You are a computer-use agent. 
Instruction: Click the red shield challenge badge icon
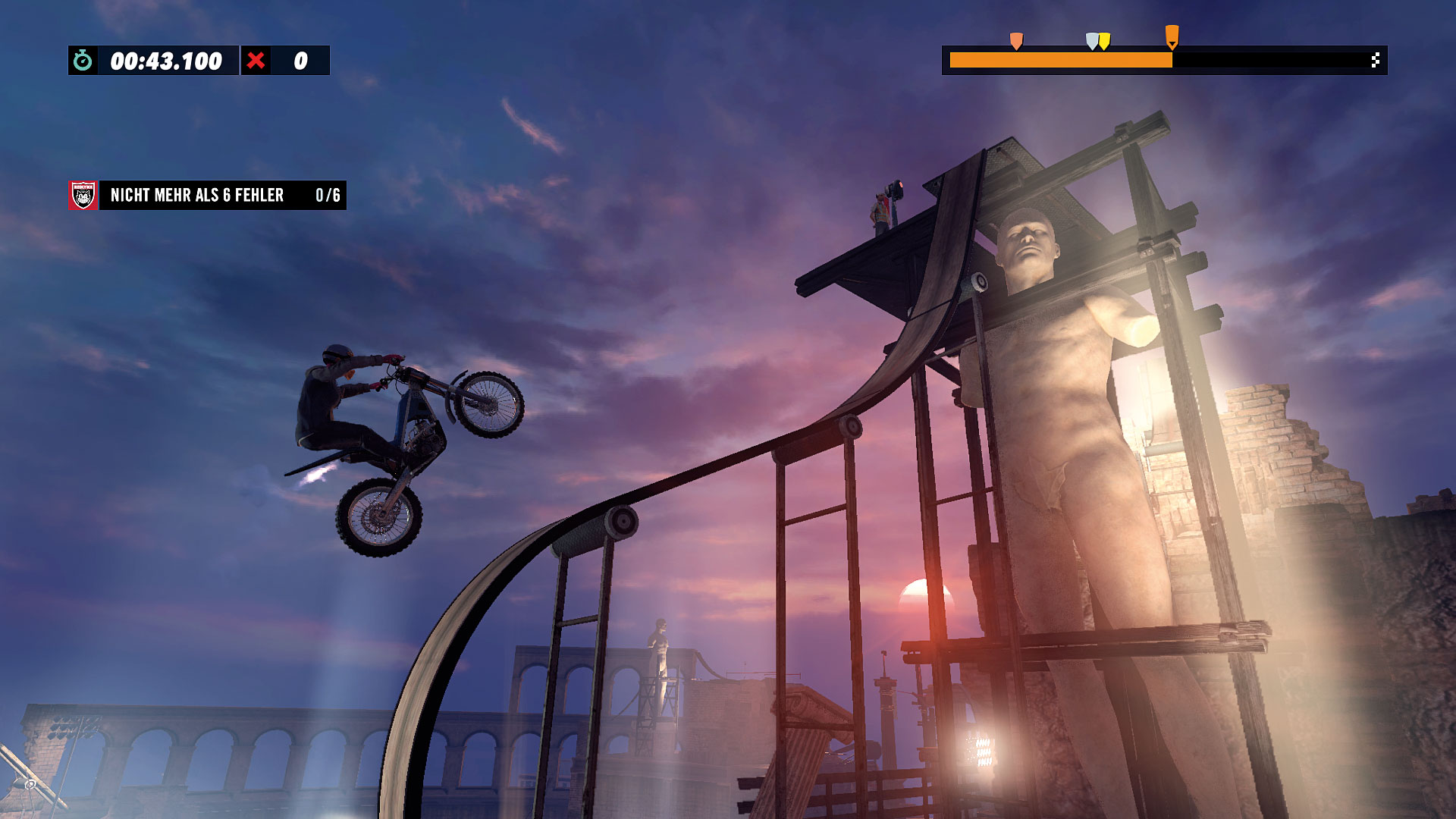[83, 196]
